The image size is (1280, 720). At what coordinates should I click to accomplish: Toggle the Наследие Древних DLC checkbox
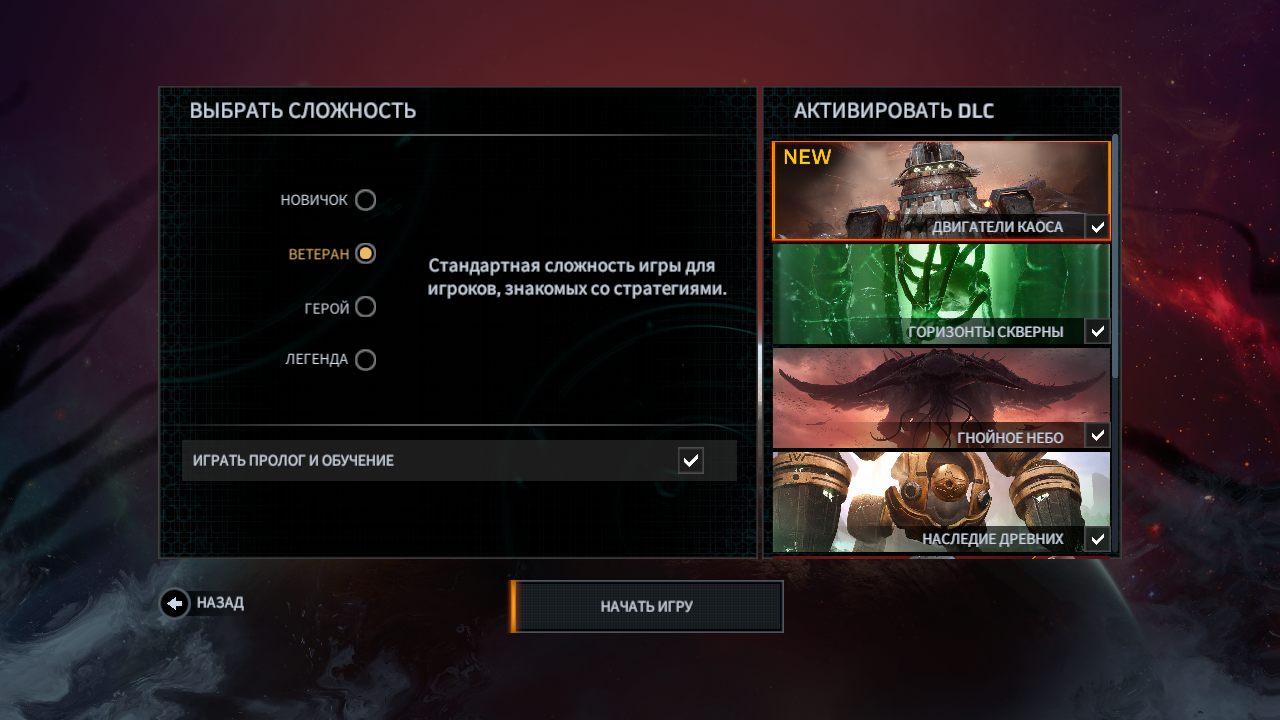pos(1098,540)
